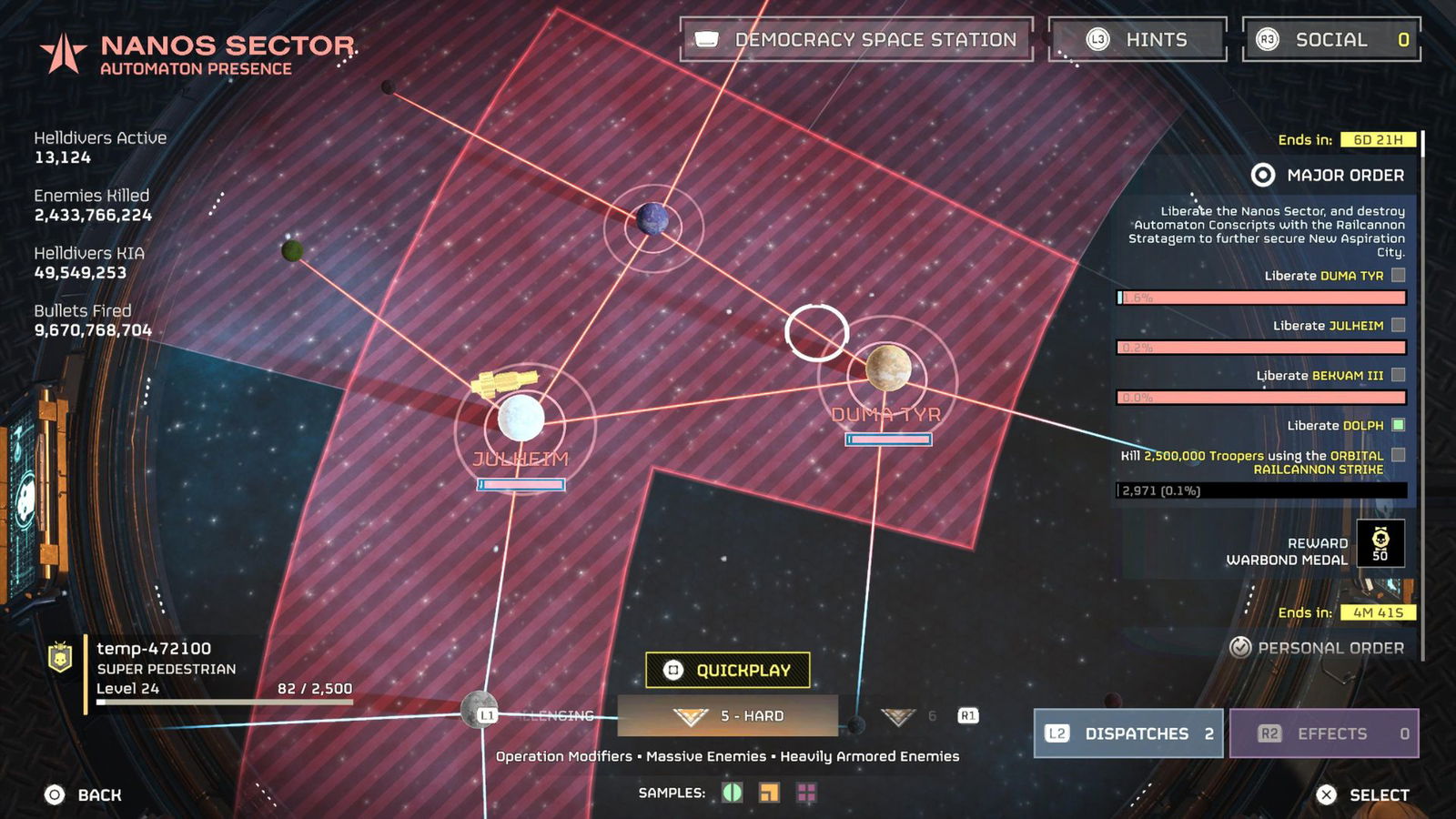
Task: Go back from the galaxy map
Action: (83, 794)
